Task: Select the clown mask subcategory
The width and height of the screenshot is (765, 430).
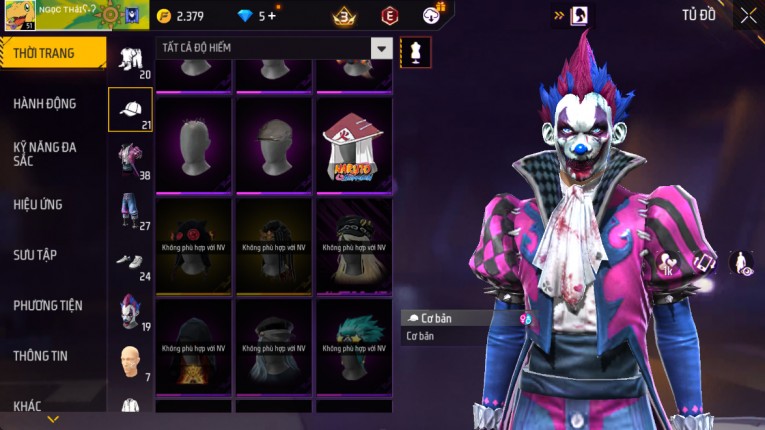Action: click(130, 312)
